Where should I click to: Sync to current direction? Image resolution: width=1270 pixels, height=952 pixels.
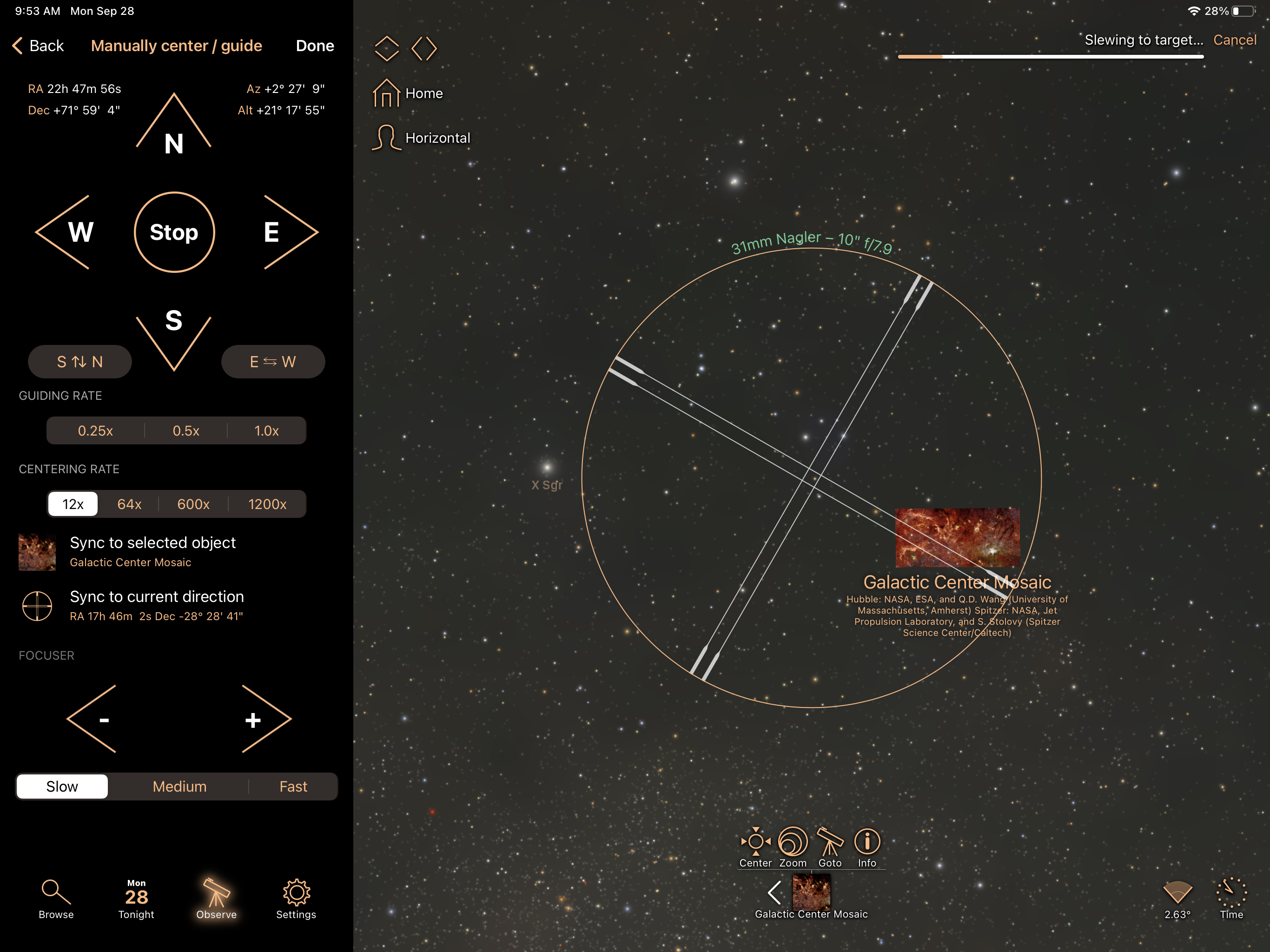(156, 605)
